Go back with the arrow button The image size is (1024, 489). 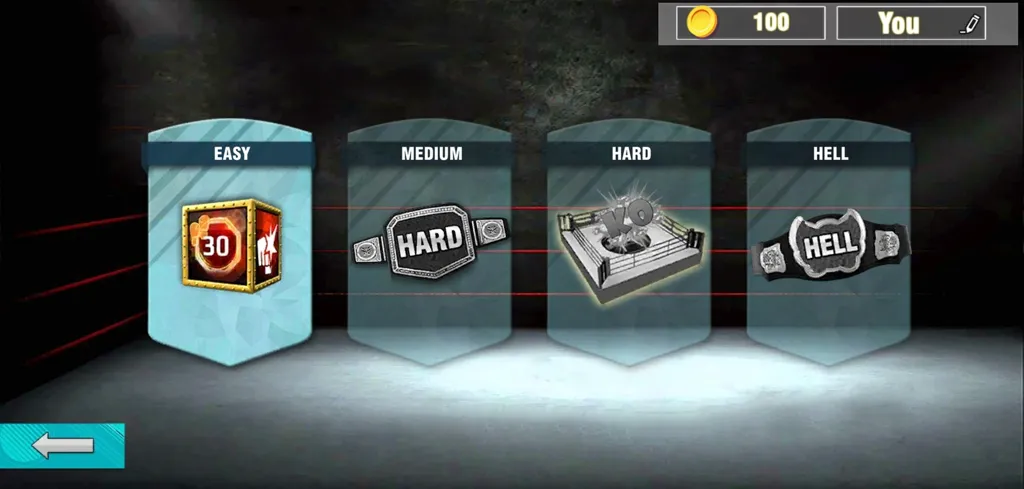[x=62, y=446]
